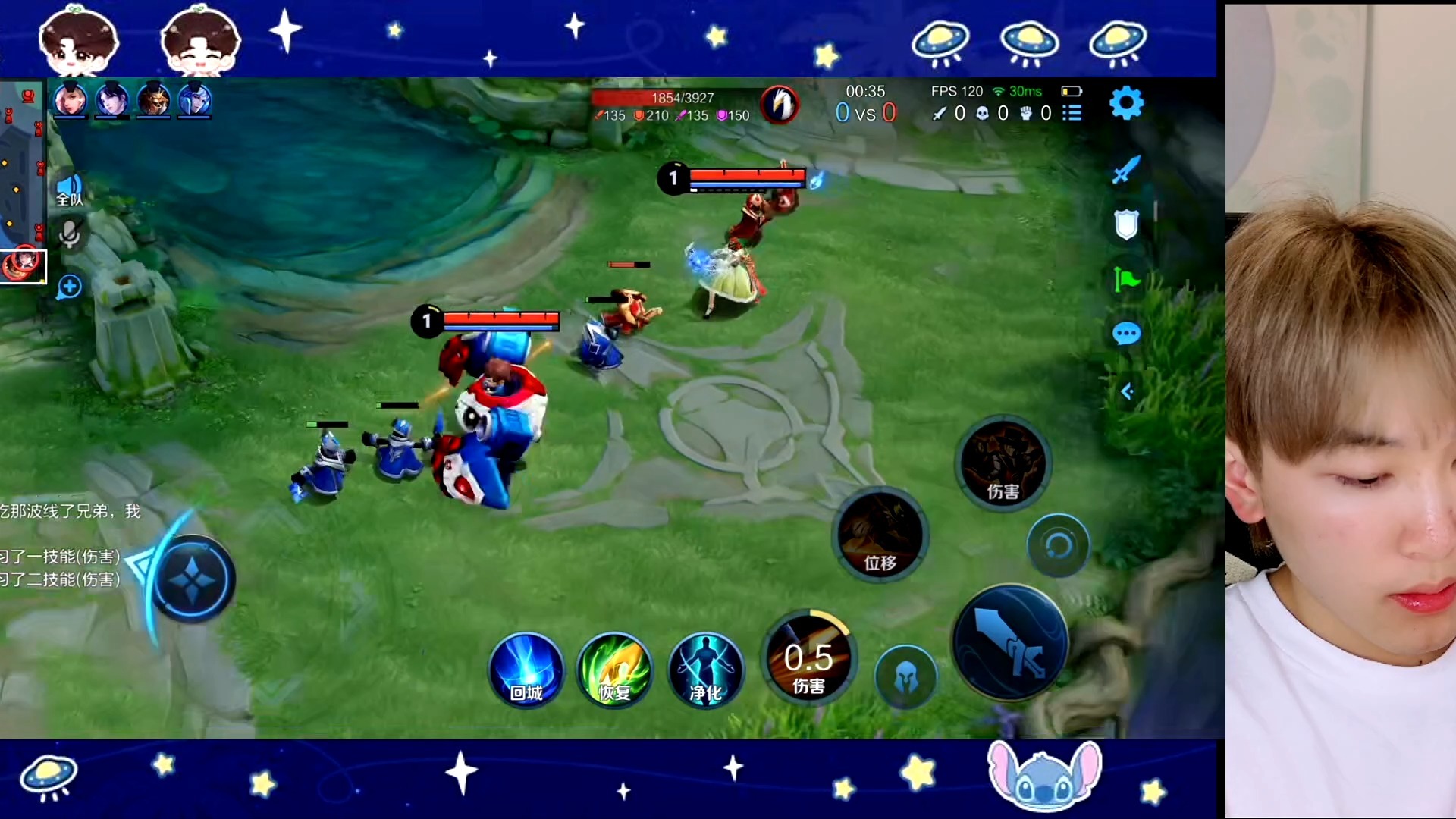
Task: Collapse the signal panel arrow
Action: pyautogui.click(x=1127, y=391)
